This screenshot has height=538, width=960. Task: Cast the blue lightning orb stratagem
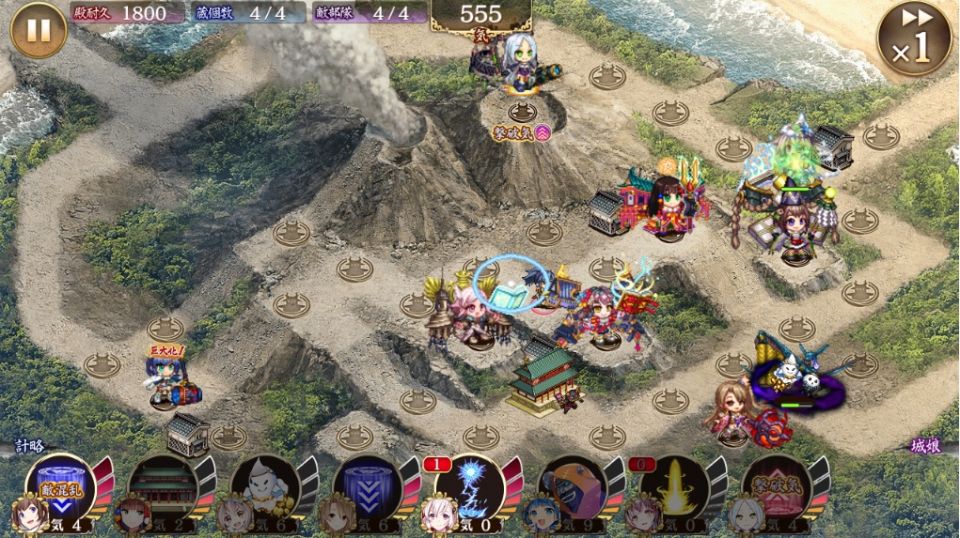(x=468, y=486)
